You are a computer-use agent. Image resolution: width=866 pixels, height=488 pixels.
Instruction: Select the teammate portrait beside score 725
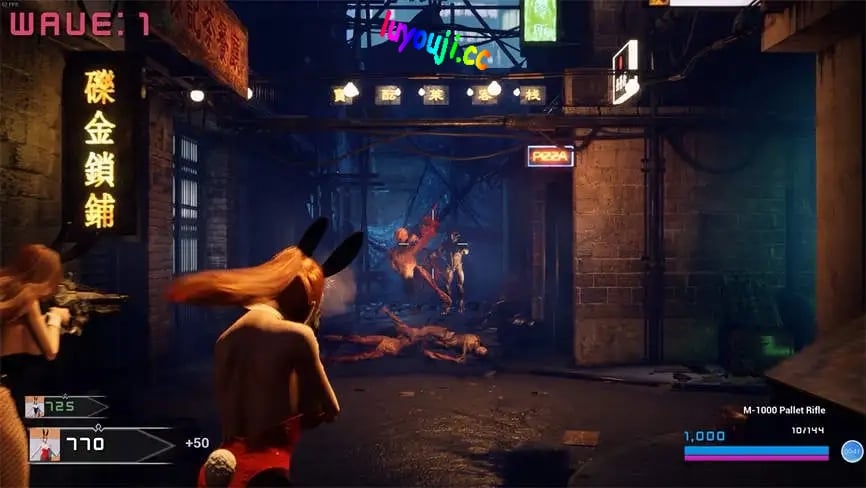coord(35,407)
